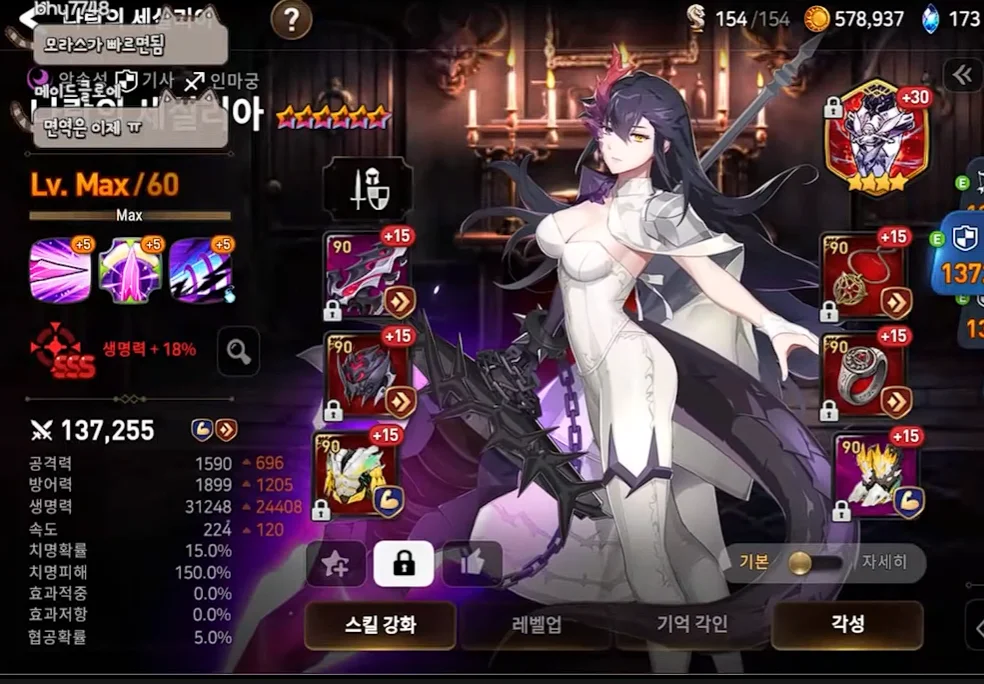Viewport: 984px width, 684px height.
Task: Click the star-plus favorite button
Action: click(x=335, y=564)
